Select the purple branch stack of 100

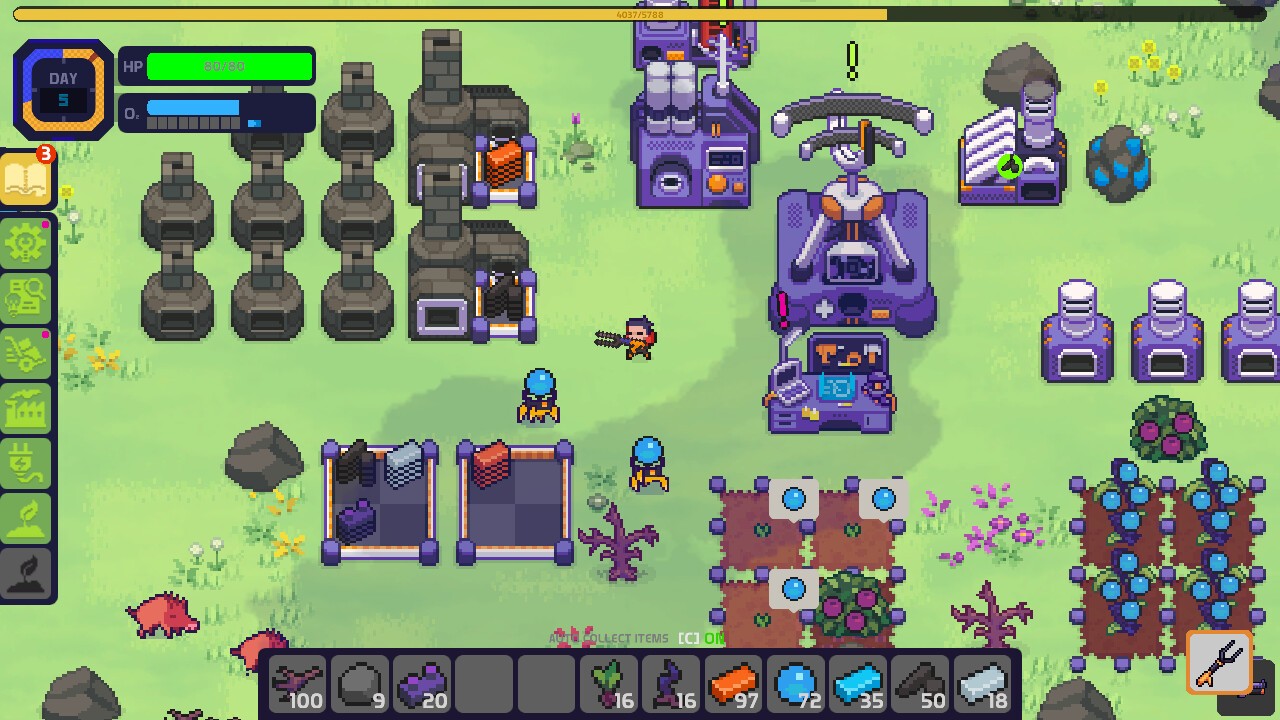click(297, 686)
